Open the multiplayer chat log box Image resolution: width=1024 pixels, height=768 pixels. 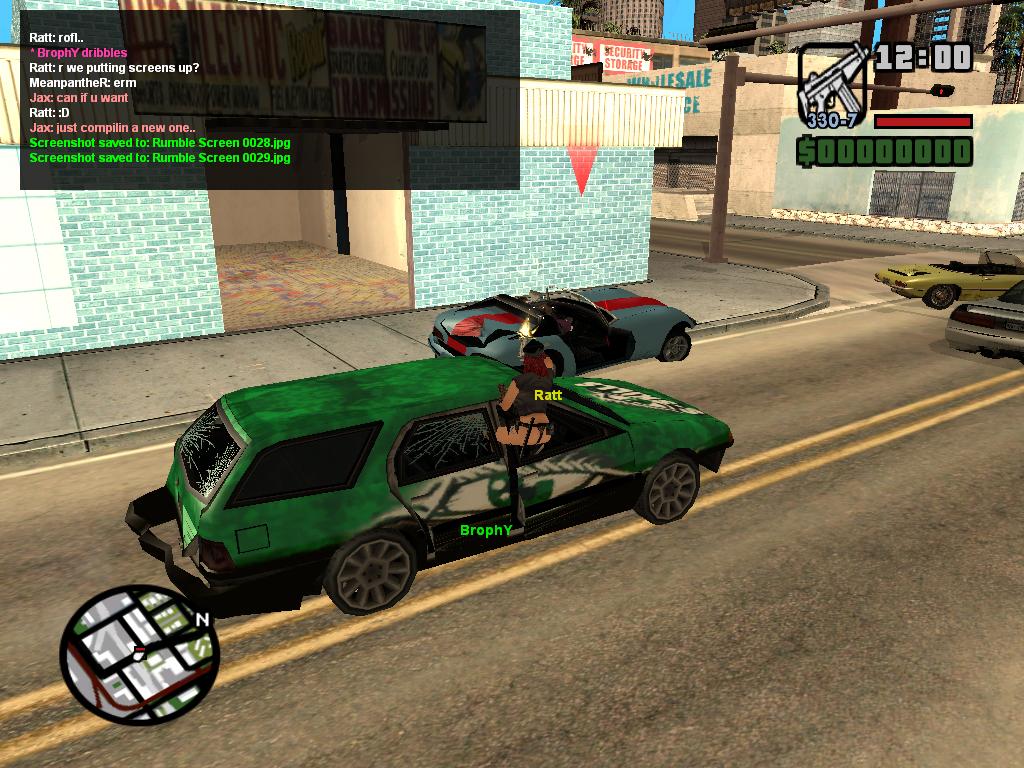(x=270, y=100)
